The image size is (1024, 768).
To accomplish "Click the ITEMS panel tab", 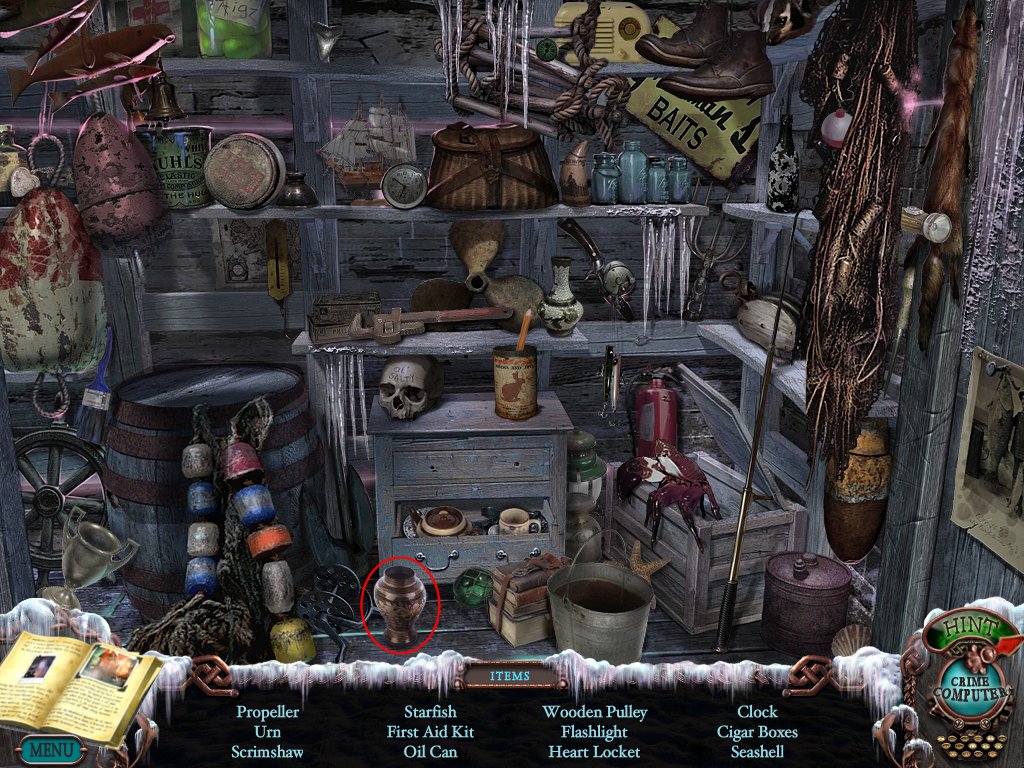I will pyautogui.click(x=509, y=676).
